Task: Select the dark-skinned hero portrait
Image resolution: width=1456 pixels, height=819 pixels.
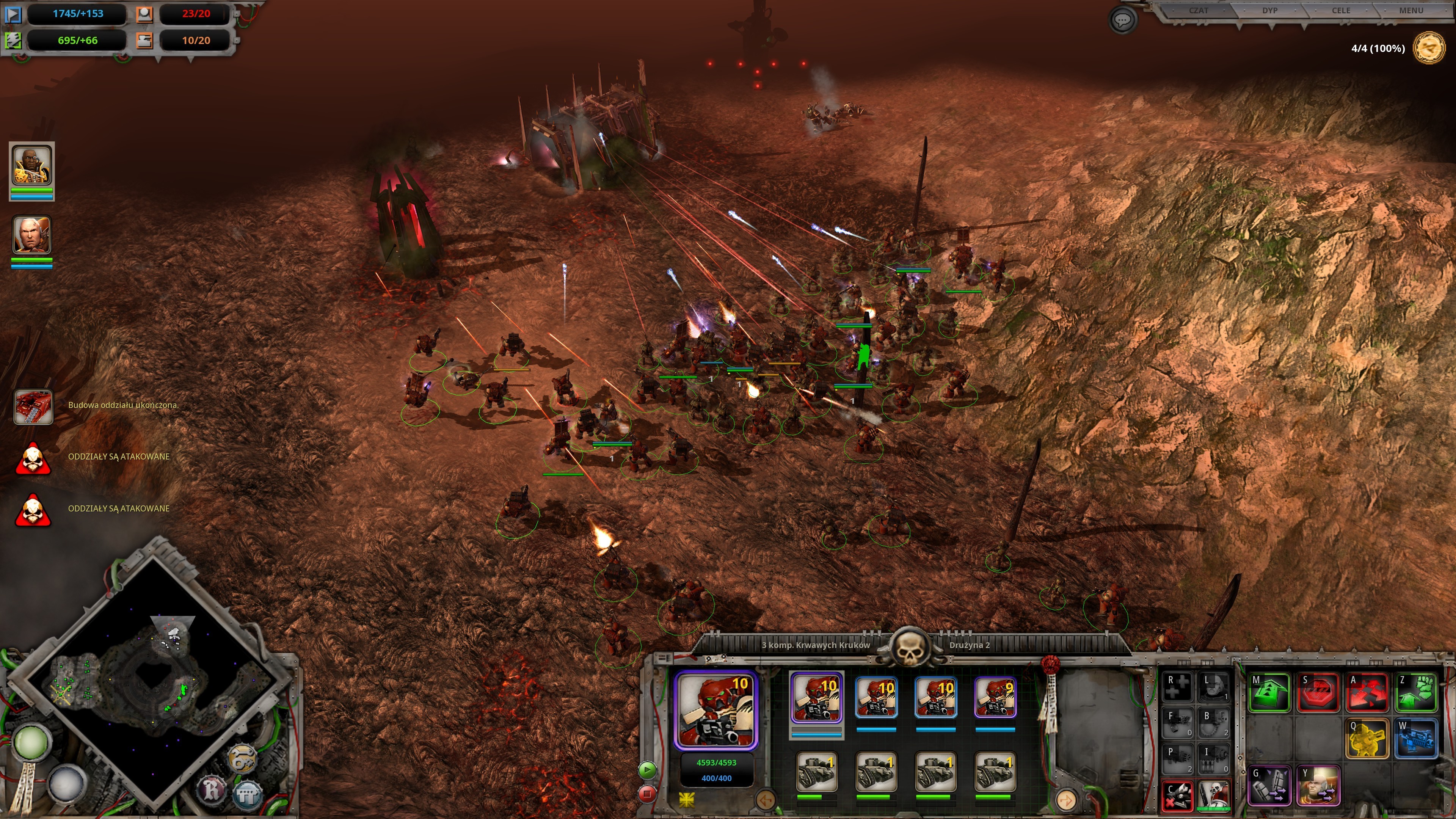Action: point(31,165)
